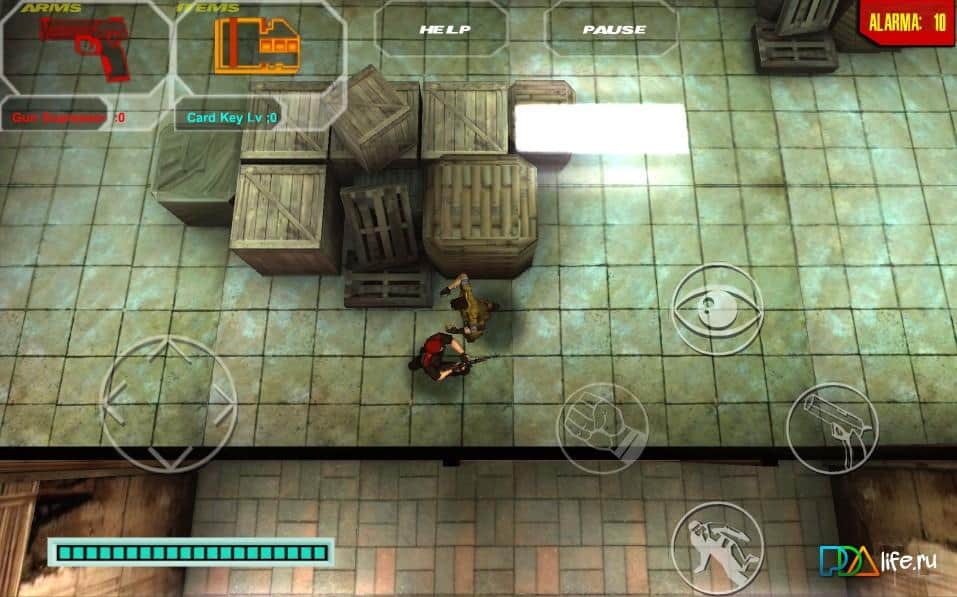Image resolution: width=957 pixels, height=597 pixels.
Task: Fire using the pistol shoot button
Action: [831, 427]
